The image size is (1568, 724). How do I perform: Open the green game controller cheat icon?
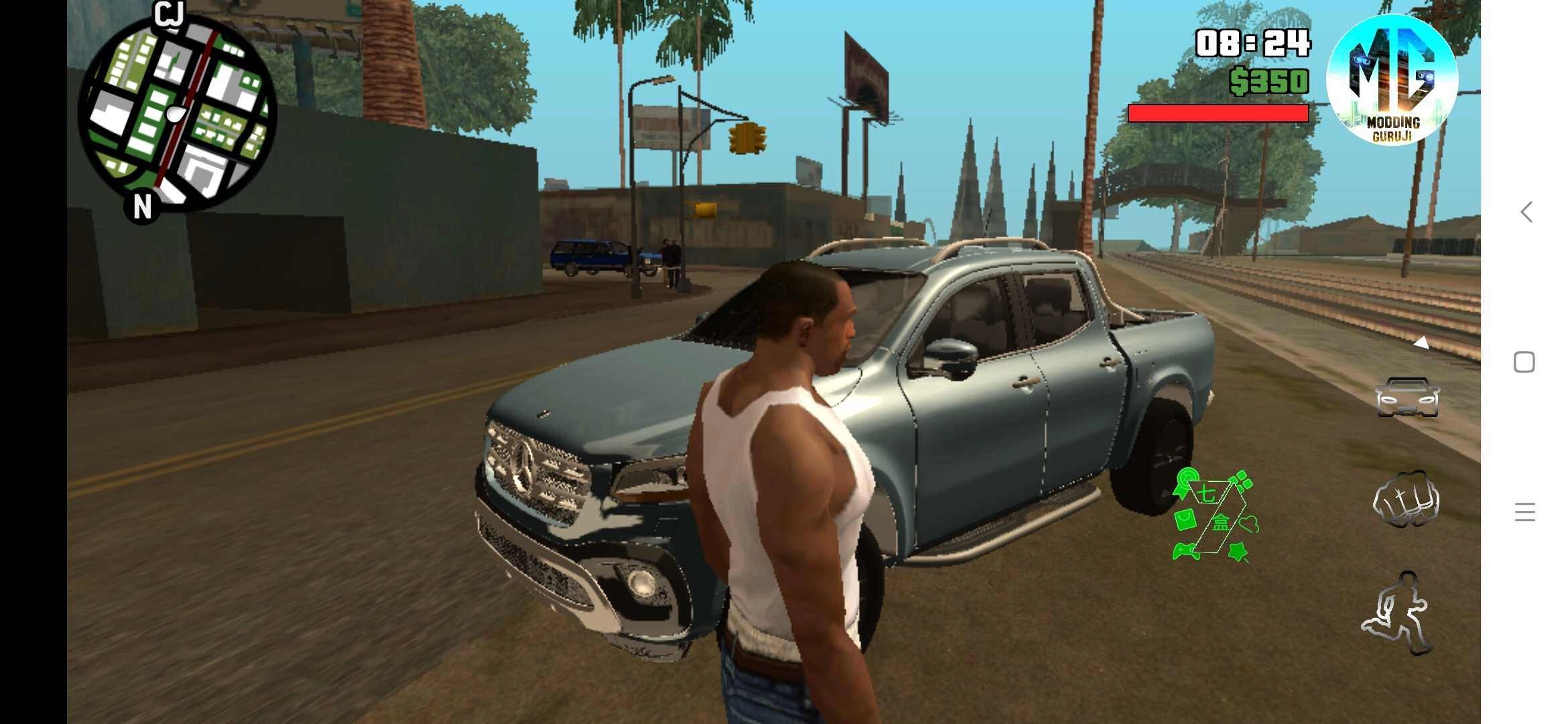pos(1185,552)
